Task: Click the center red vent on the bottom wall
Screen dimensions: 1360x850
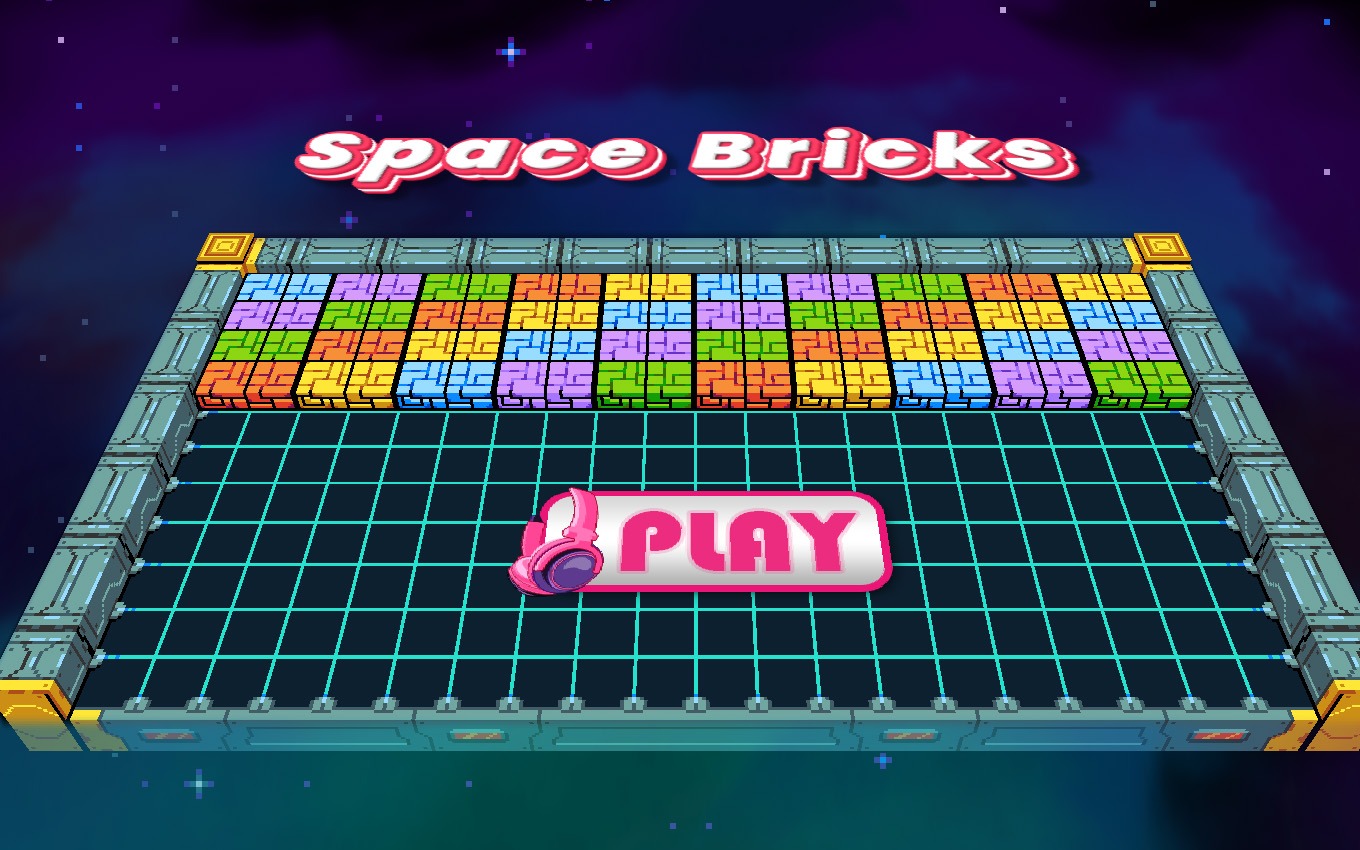Action: pos(911,737)
